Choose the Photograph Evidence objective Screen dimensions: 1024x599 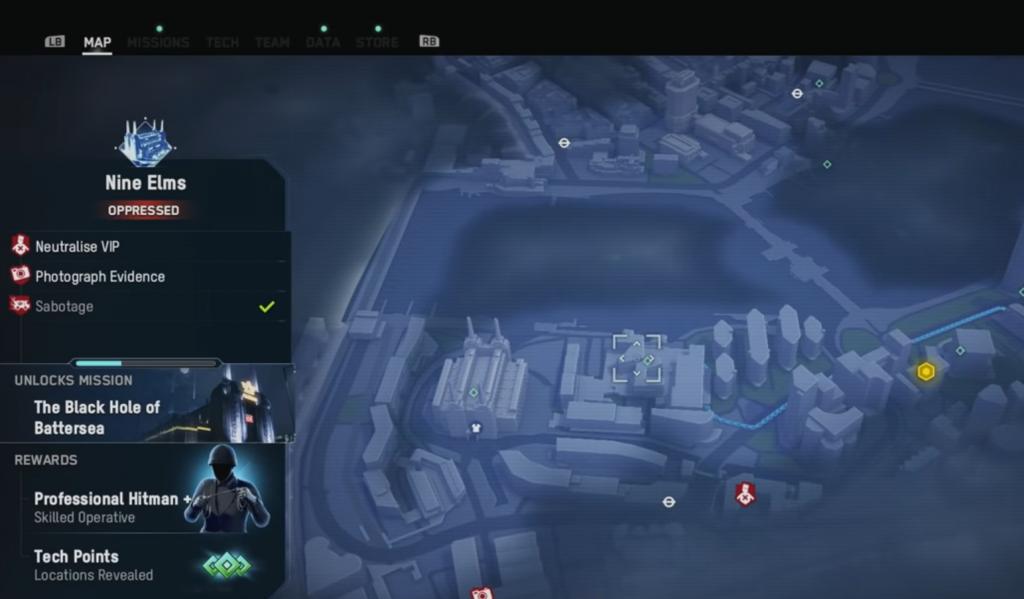coord(100,276)
